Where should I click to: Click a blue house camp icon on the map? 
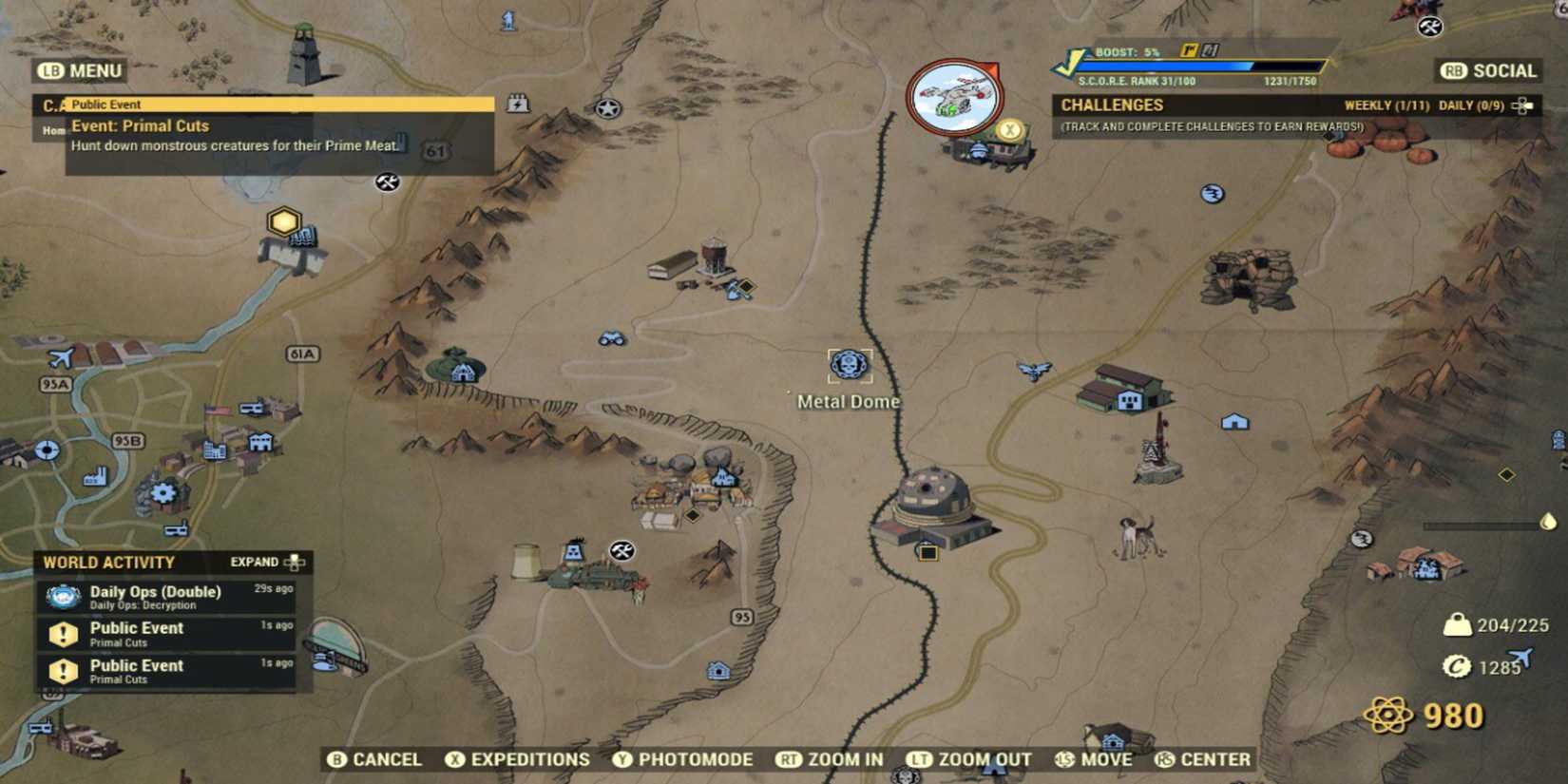(x=1233, y=421)
